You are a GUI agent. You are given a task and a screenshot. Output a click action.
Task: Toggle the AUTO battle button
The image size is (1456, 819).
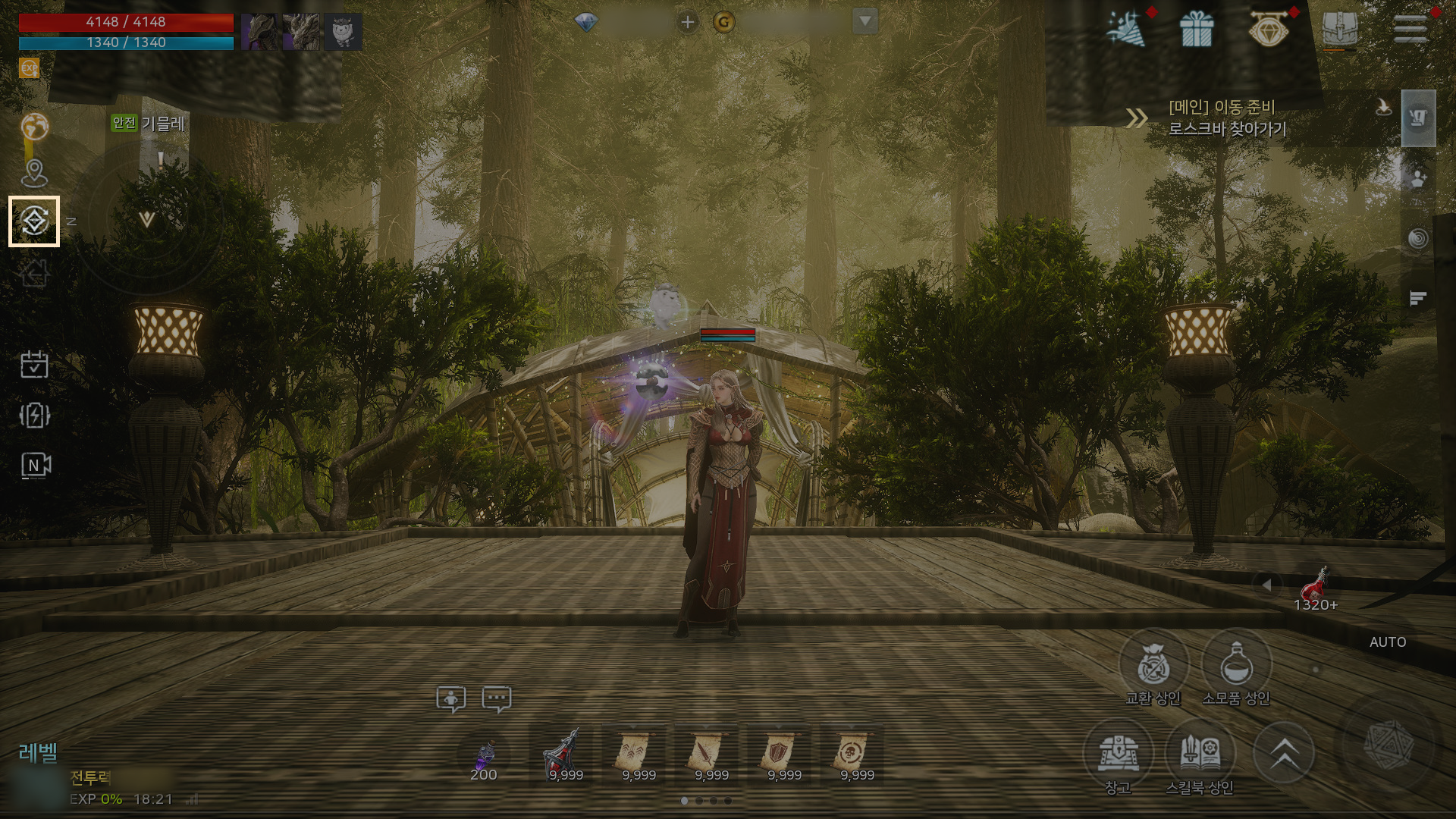coord(1388,642)
